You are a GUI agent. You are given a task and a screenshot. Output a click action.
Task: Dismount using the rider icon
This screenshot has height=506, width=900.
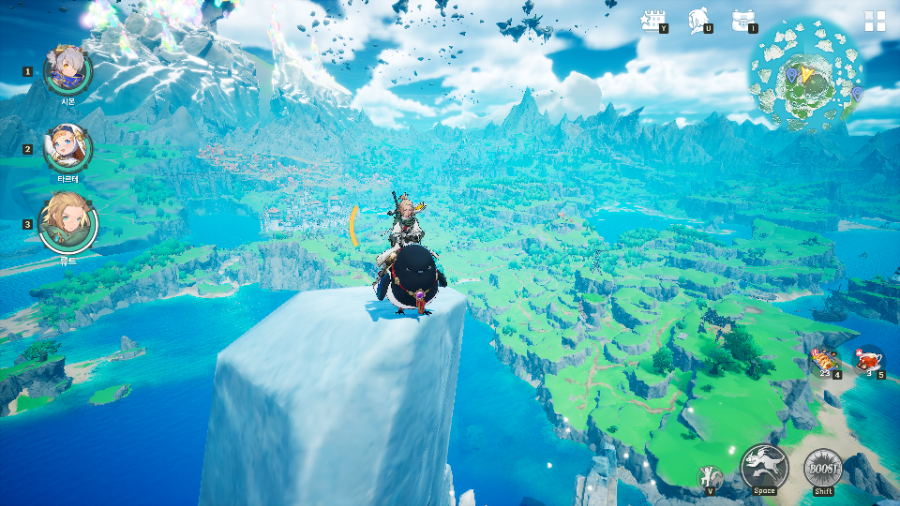[712, 476]
